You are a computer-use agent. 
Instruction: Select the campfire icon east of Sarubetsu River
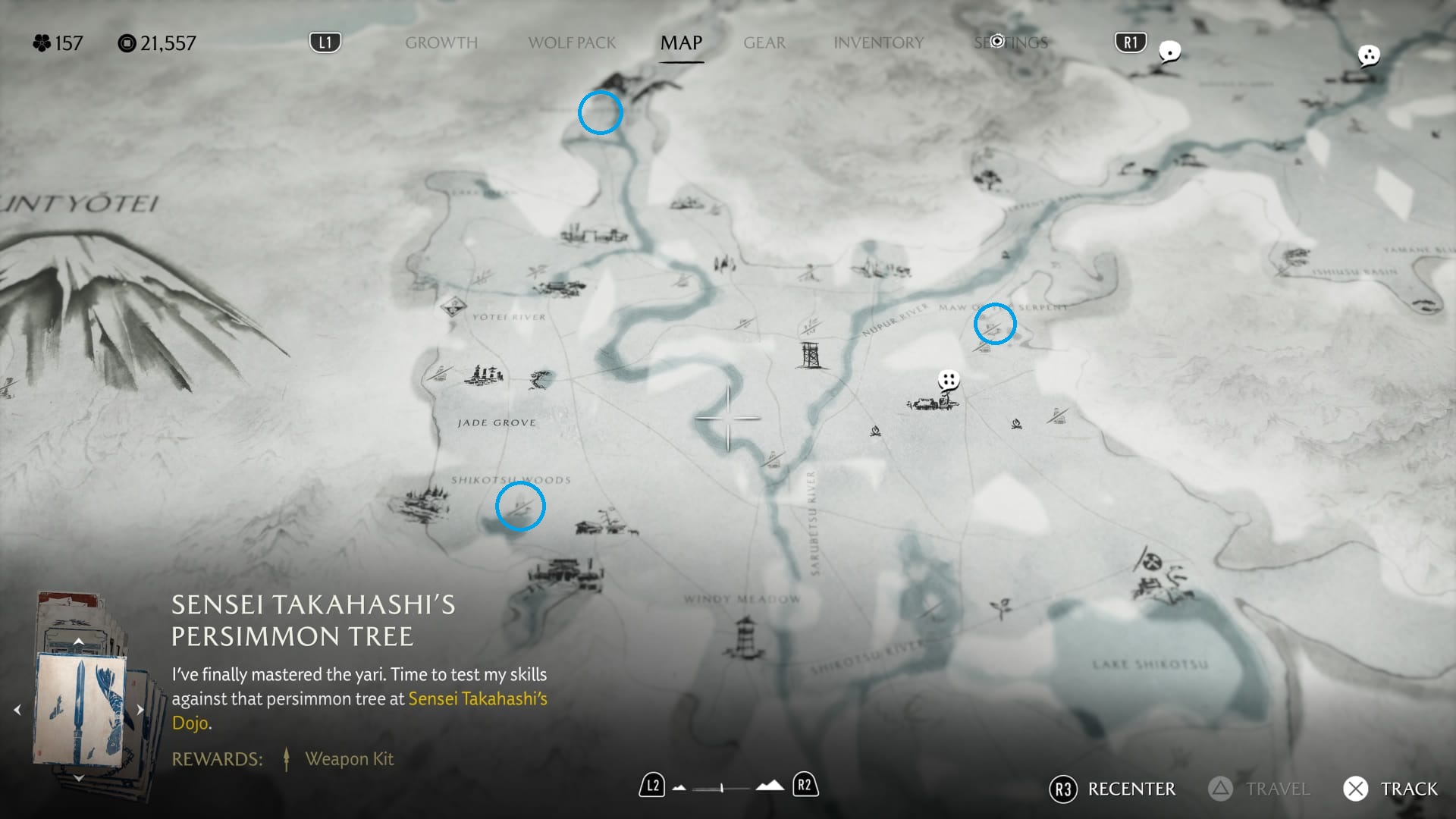(1016, 425)
